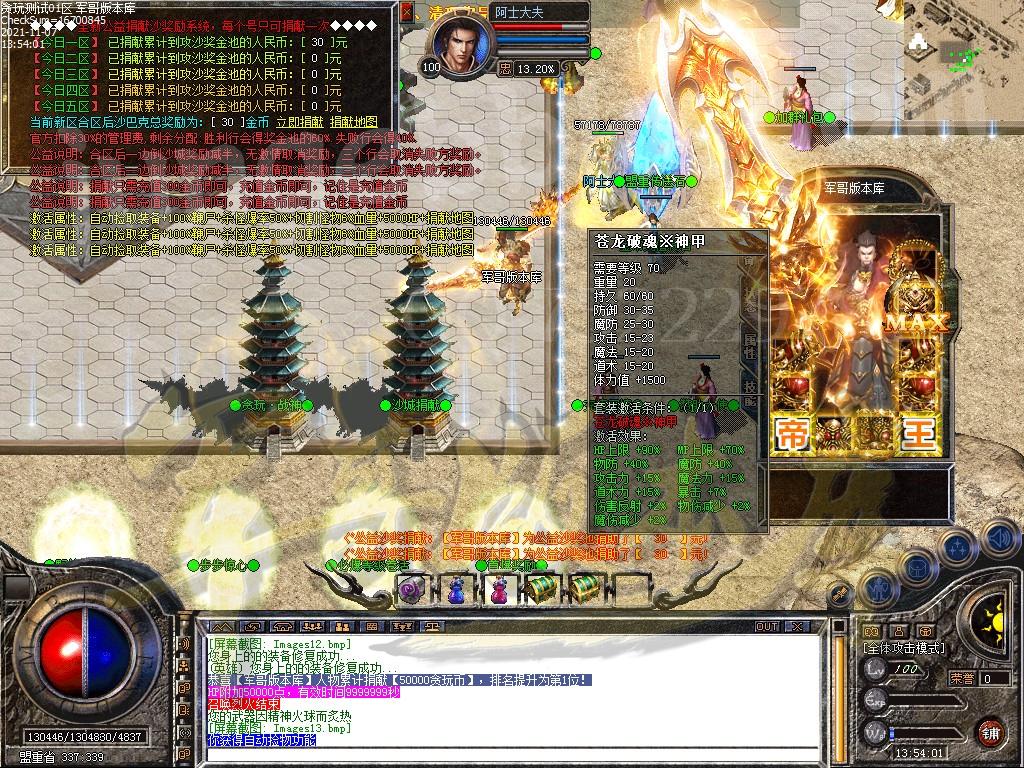Click the OUT button on the chat bar
The width and height of the screenshot is (1024, 768).
(767, 627)
